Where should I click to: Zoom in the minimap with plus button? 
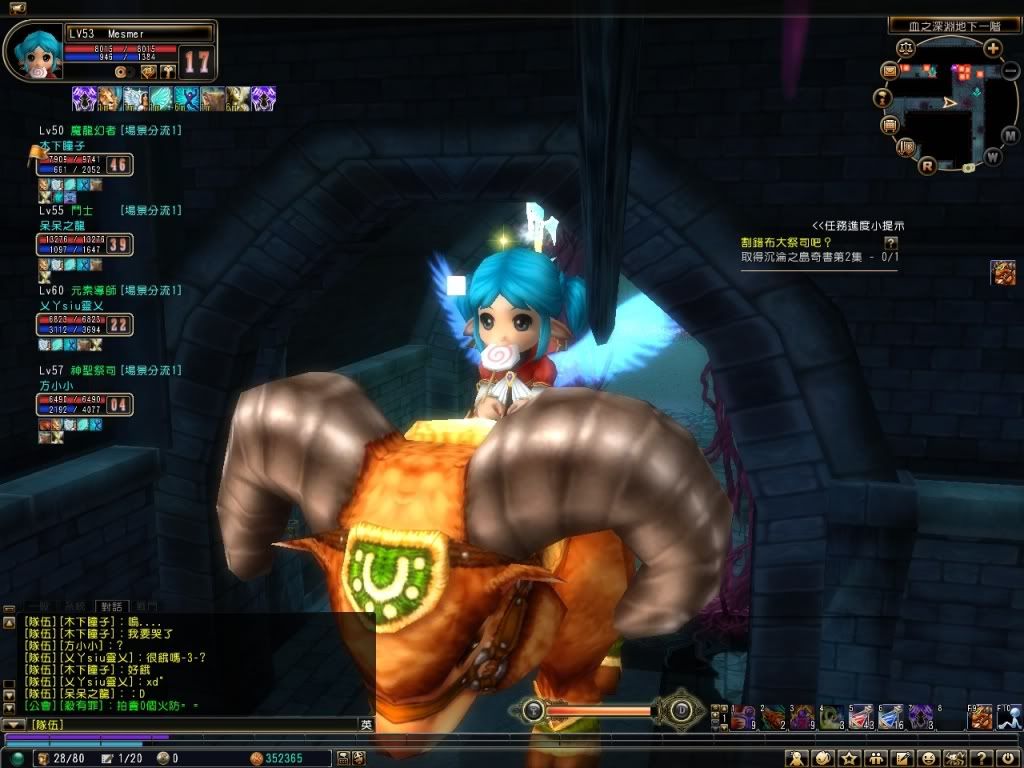pos(992,48)
